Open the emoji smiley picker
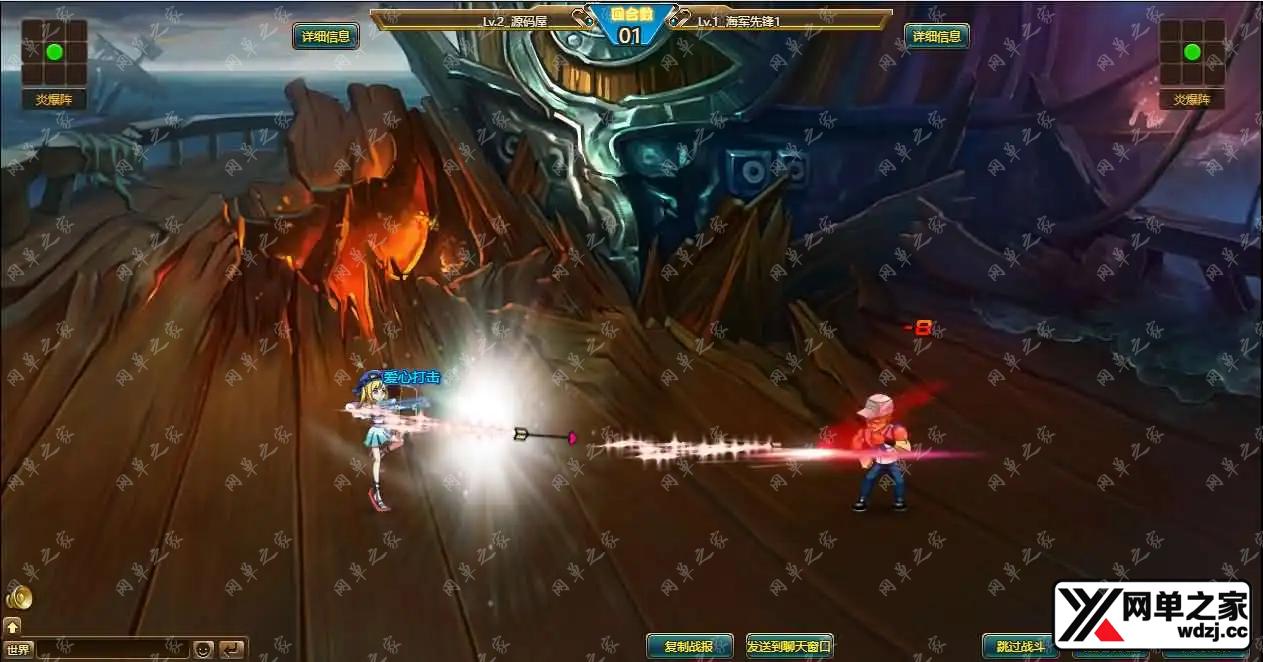Screen dimensions: 1263x662 (x=203, y=649)
